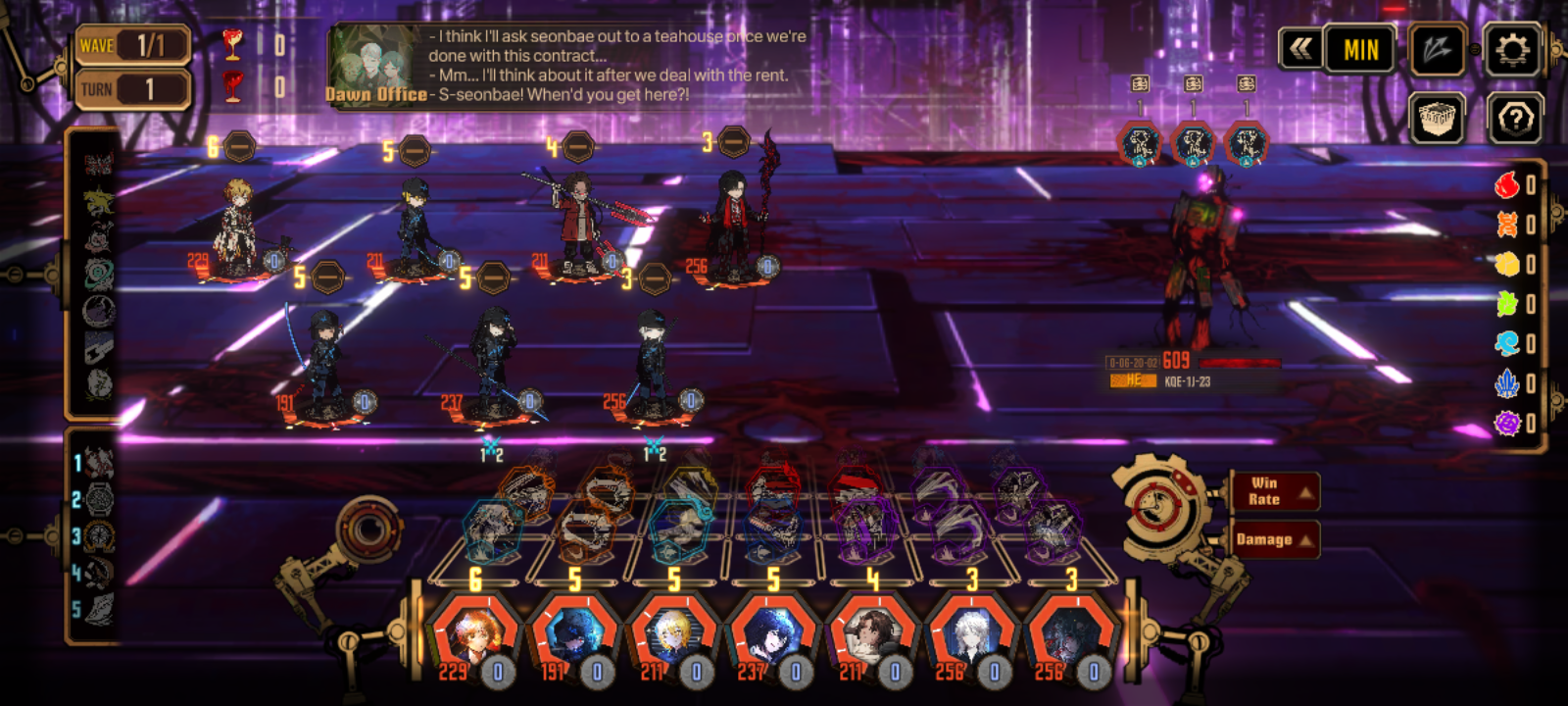Select the brown-haired sinner portrait

[870, 637]
